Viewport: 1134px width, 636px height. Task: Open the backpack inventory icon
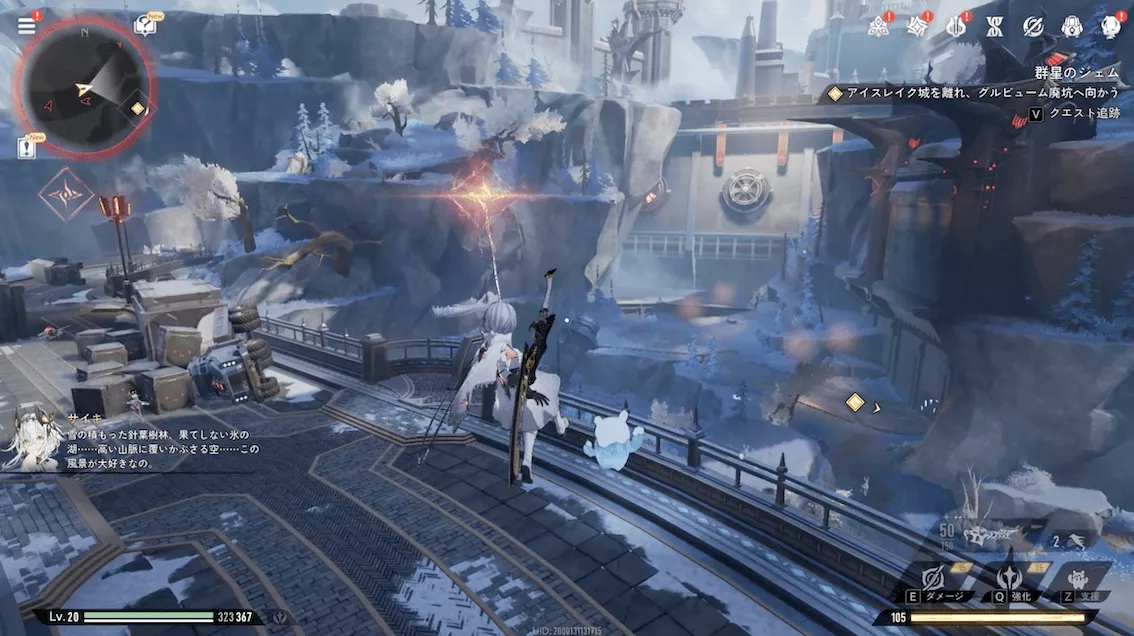(x=1072, y=27)
